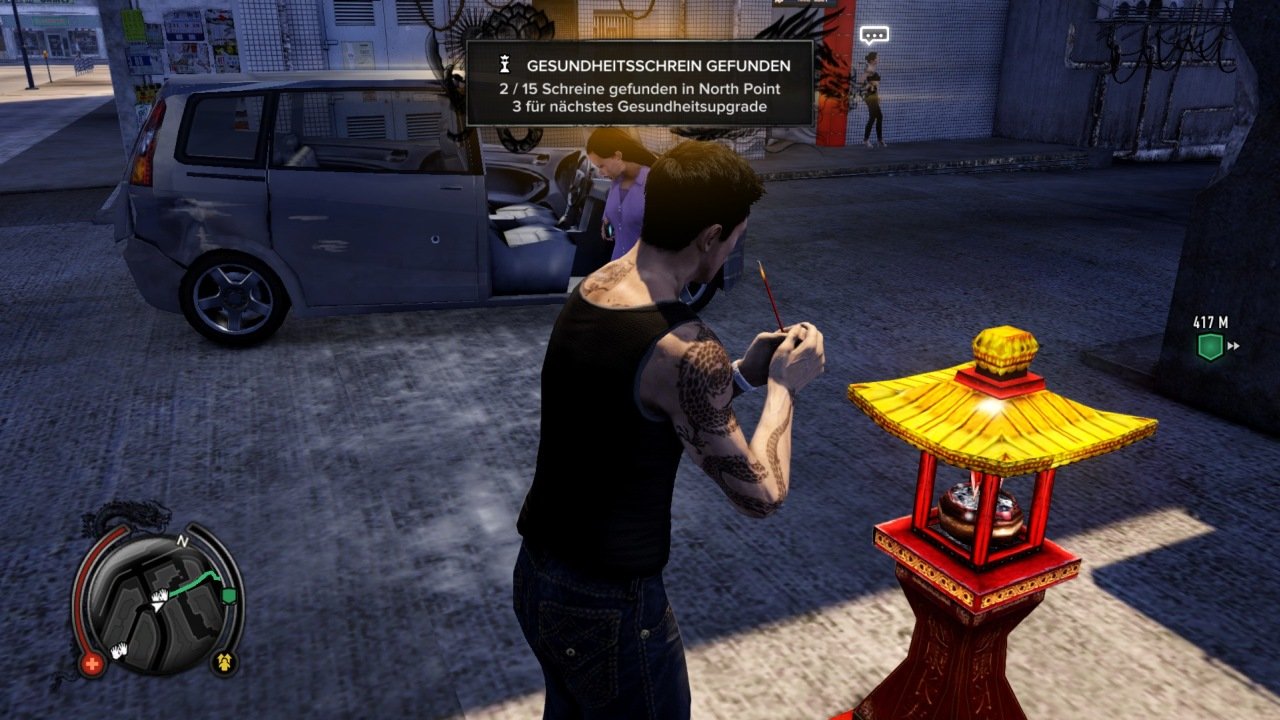Select the green 417 M waypoint marker
This screenshot has height=720, width=1280.
[x=1211, y=347]
